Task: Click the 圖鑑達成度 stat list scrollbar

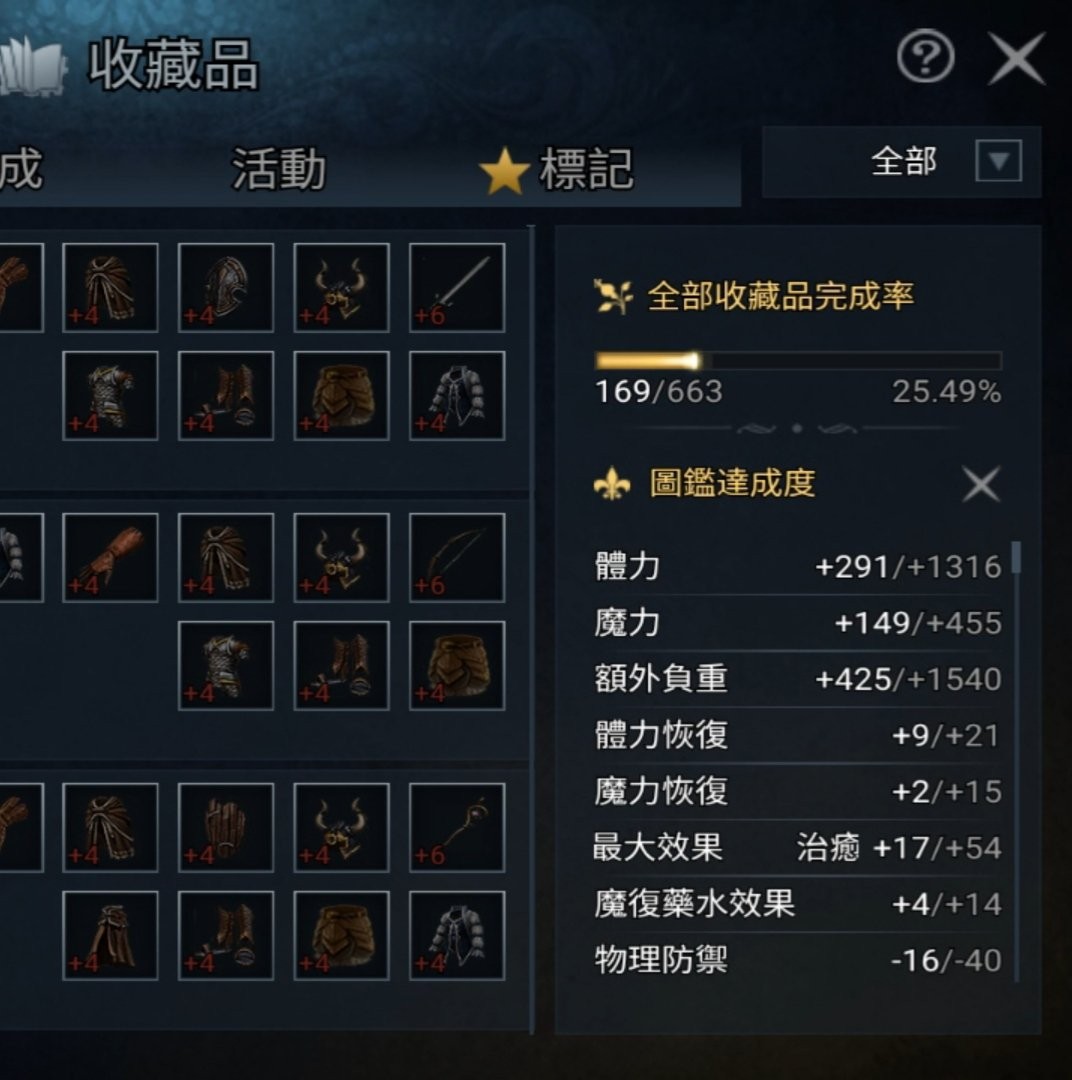Action: pos(1016,558)
